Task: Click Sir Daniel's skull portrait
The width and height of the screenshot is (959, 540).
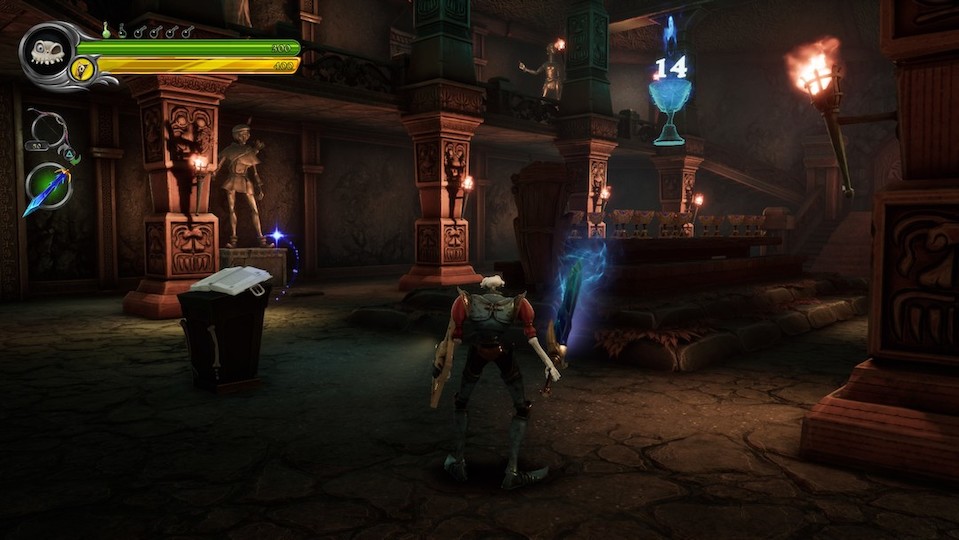Action: tap(45, 54)
